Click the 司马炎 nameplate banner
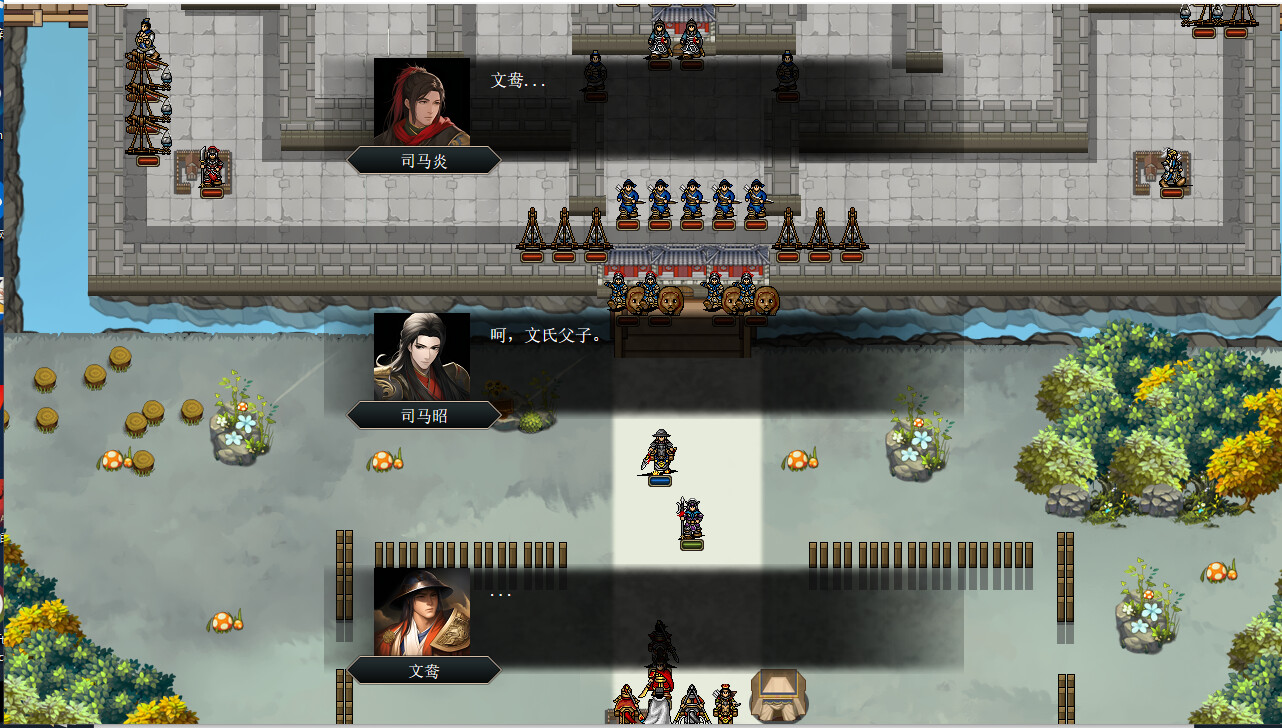 click(x=424, y=158)
